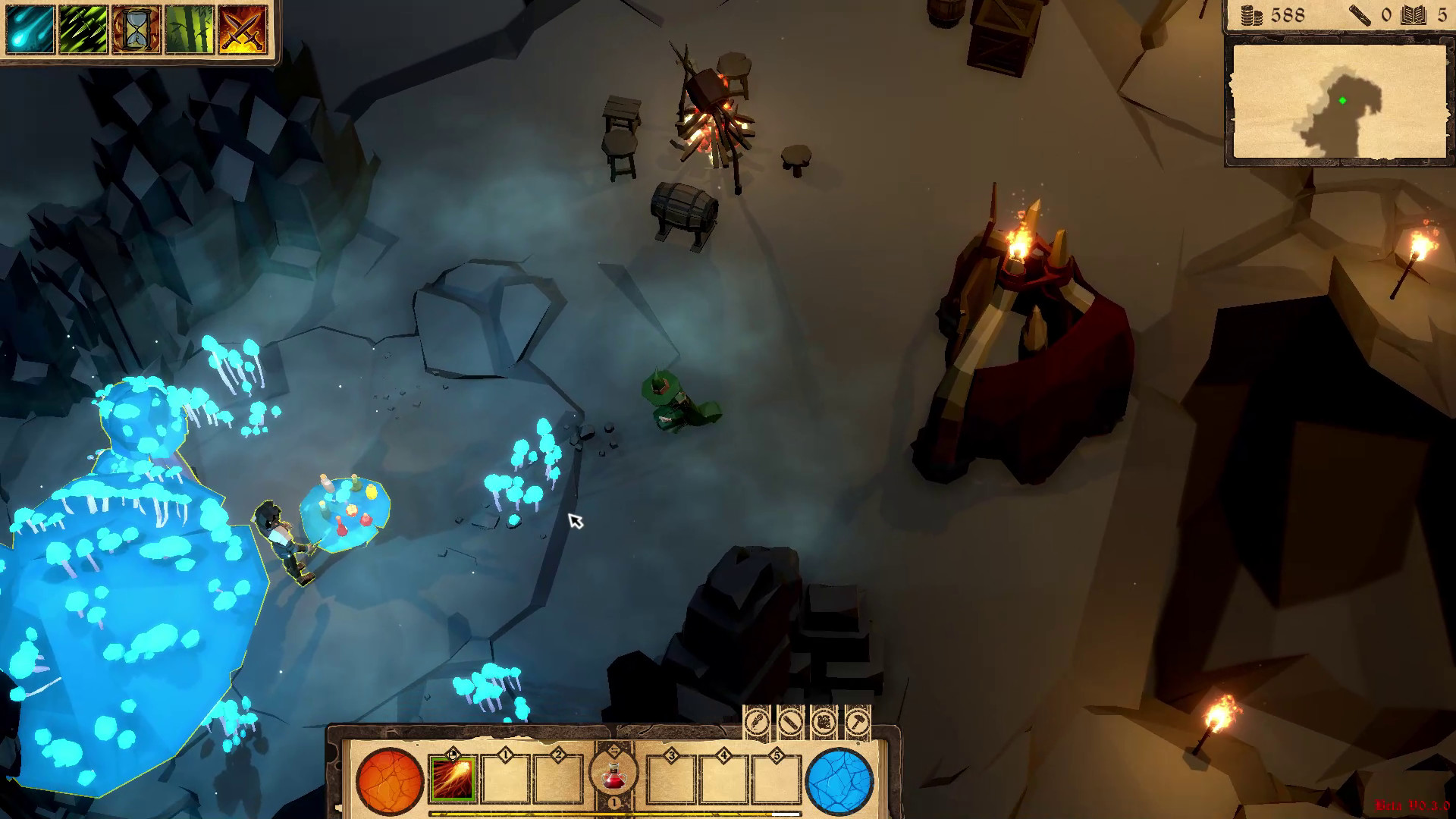
Task: Click the wand icon showing 0
Action: pos(1360,15)
